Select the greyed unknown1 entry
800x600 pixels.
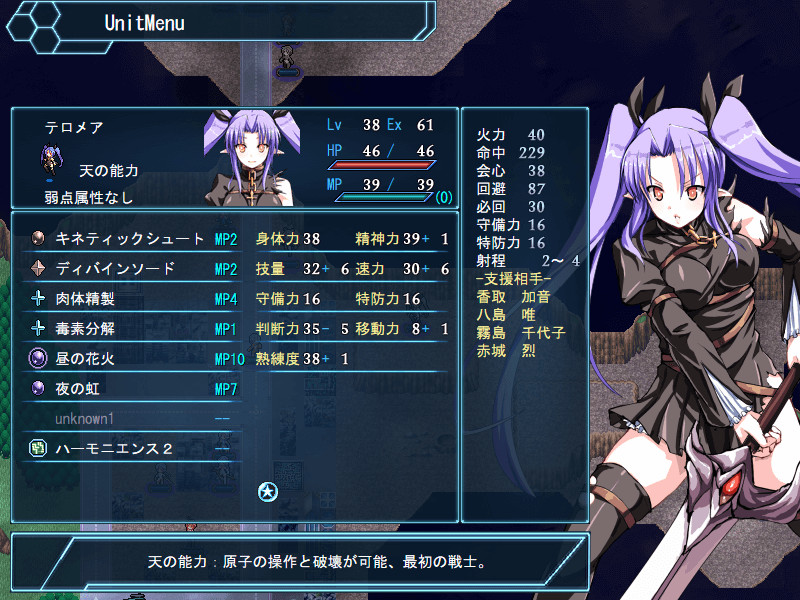(85, 418)
